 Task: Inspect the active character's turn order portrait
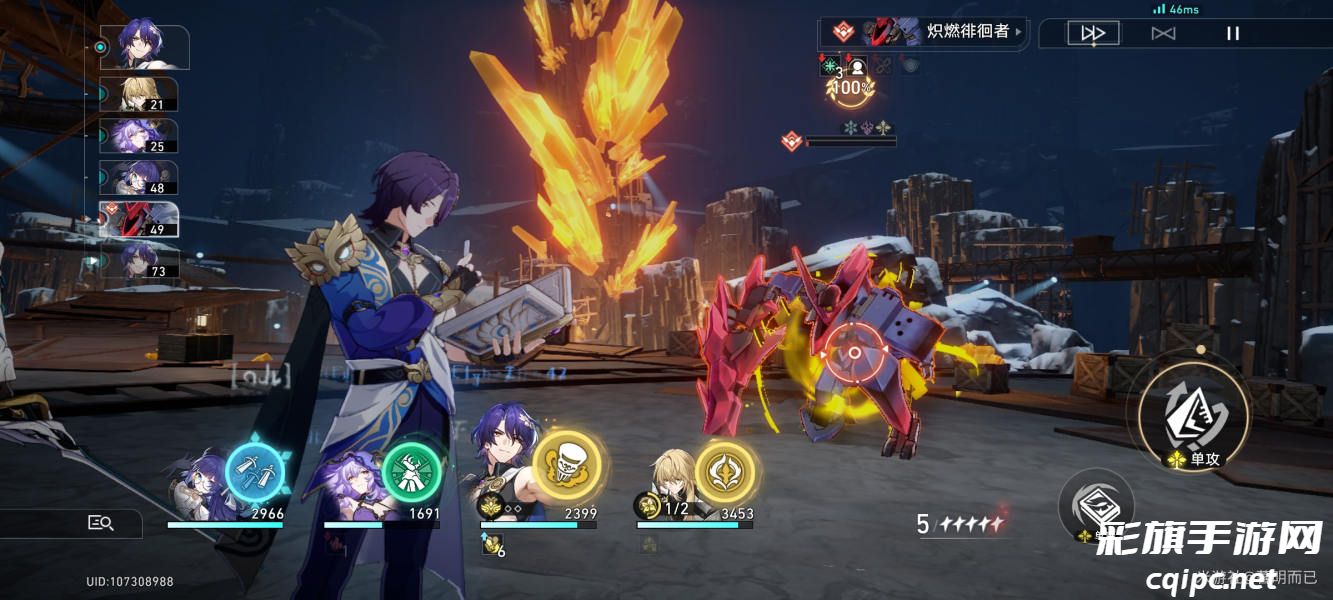tap(144, 46)
